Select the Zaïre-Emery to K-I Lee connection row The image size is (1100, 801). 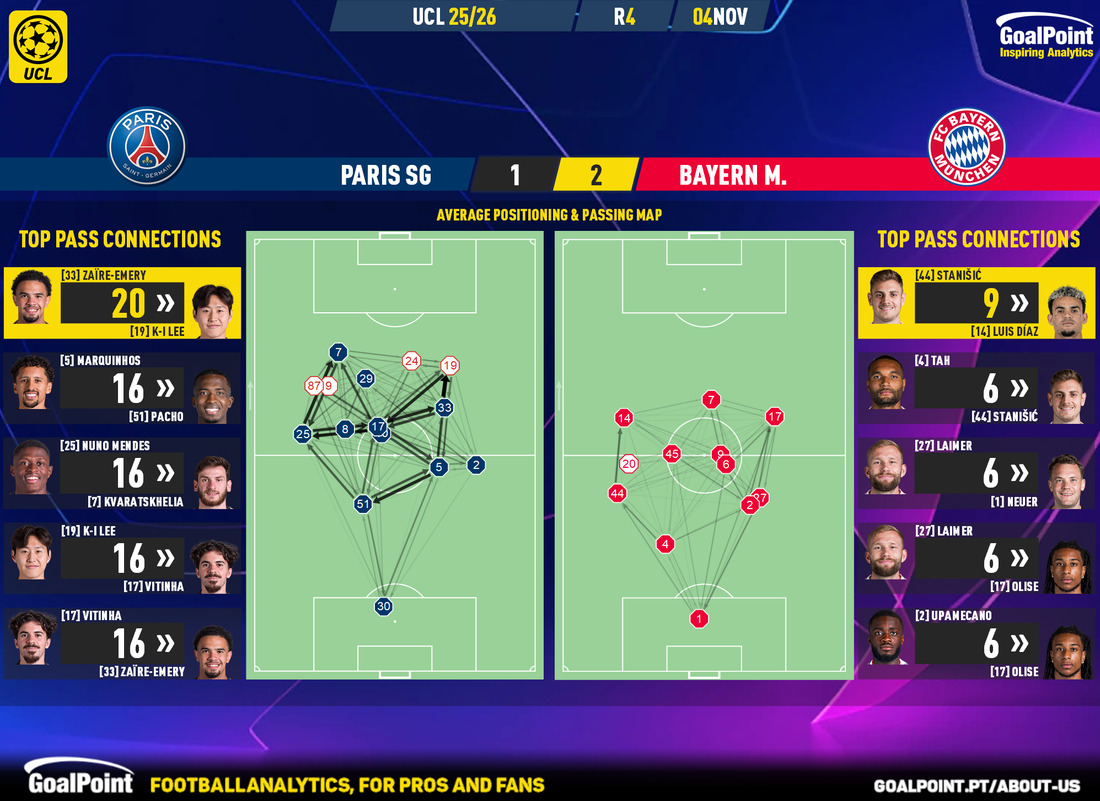pyautogui.click(x=122, y=303)
